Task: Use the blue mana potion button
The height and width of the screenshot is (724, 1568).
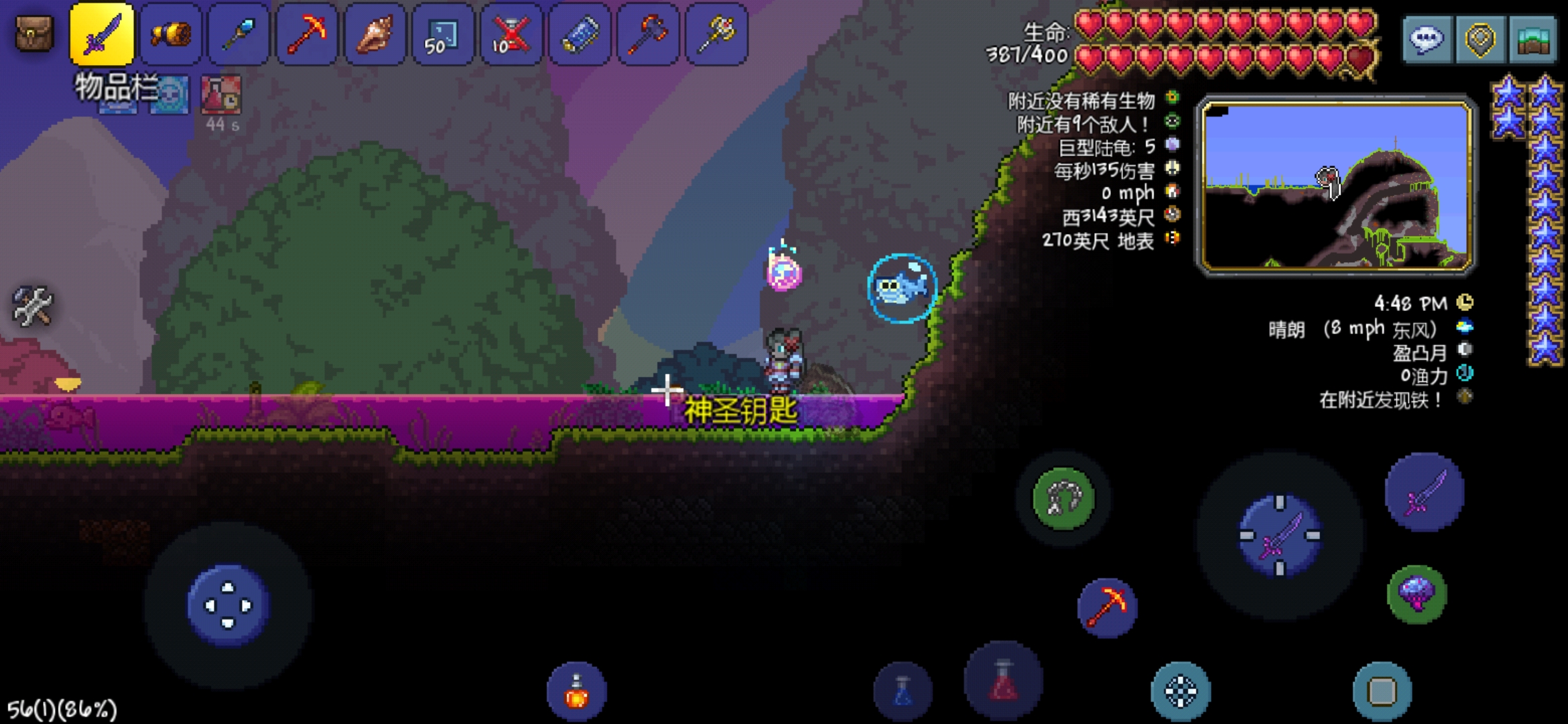Action: pyautogui.click(x=903, y=692)
